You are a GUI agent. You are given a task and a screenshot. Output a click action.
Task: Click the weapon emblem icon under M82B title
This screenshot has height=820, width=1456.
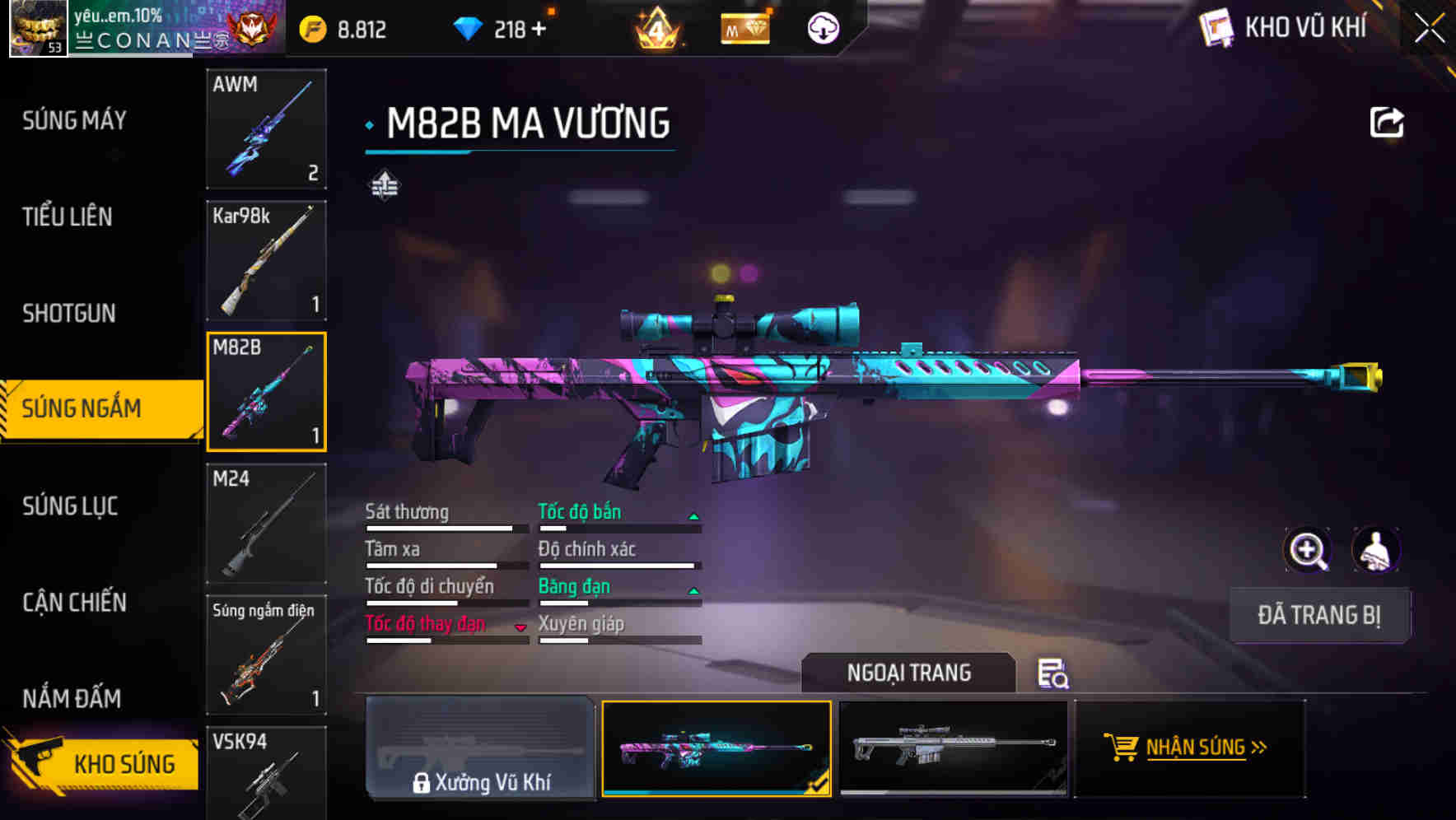pos(384,184)
